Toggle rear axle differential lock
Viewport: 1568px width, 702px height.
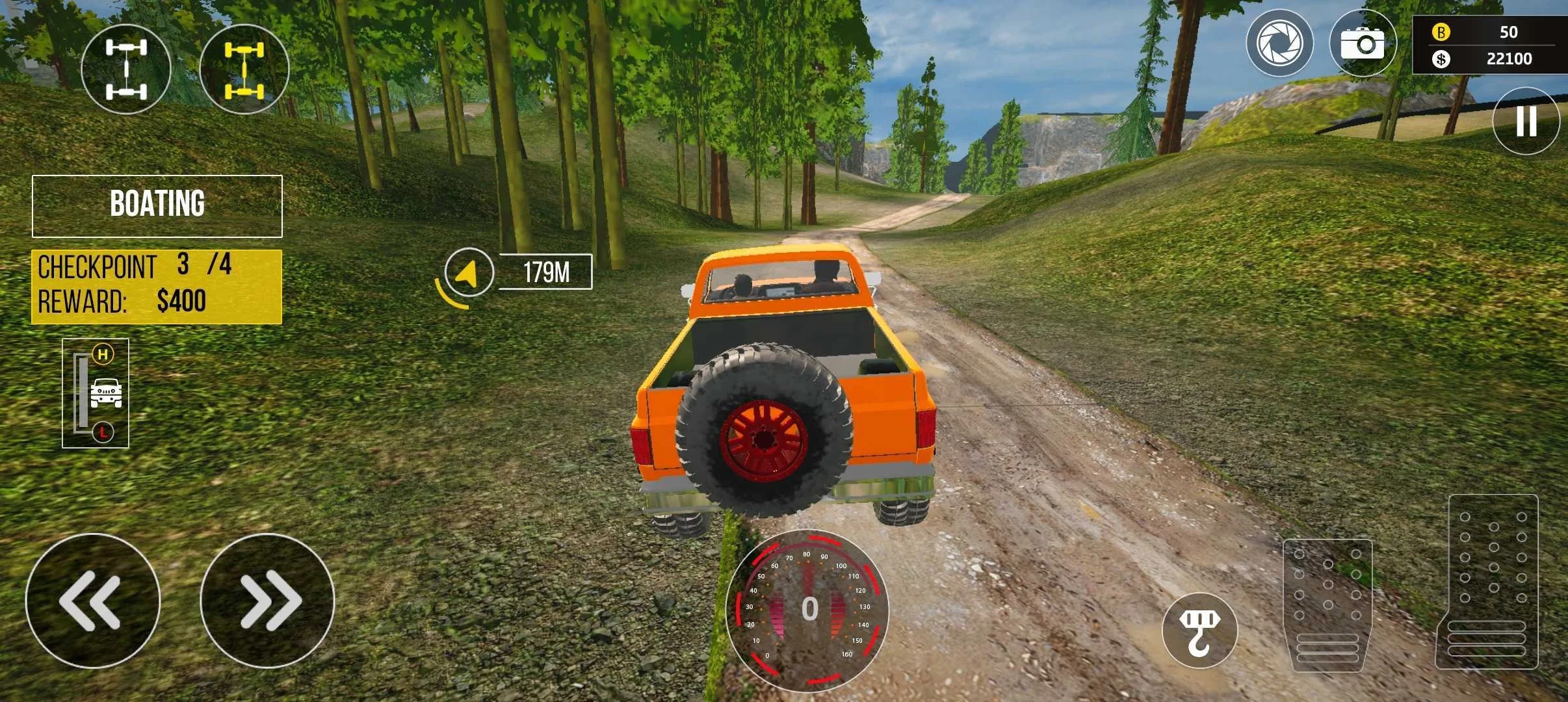click(244, 68)
